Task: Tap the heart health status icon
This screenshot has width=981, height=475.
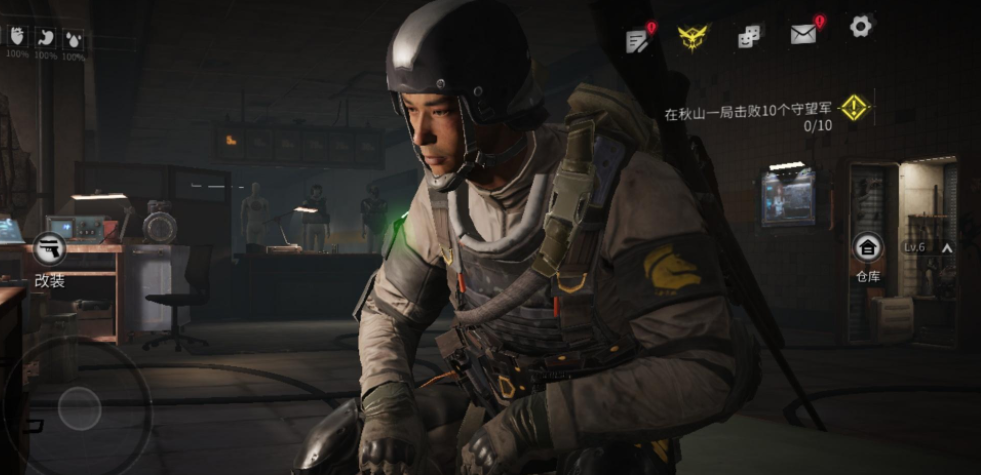Action: [17, 37]
